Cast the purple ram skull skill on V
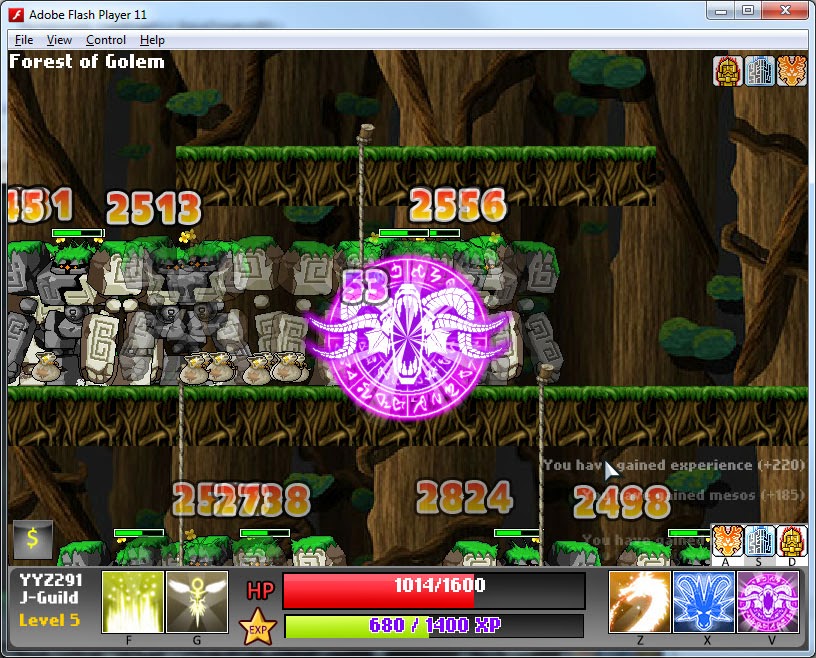Viewport: 816px width, 658px height. (767, 602)
